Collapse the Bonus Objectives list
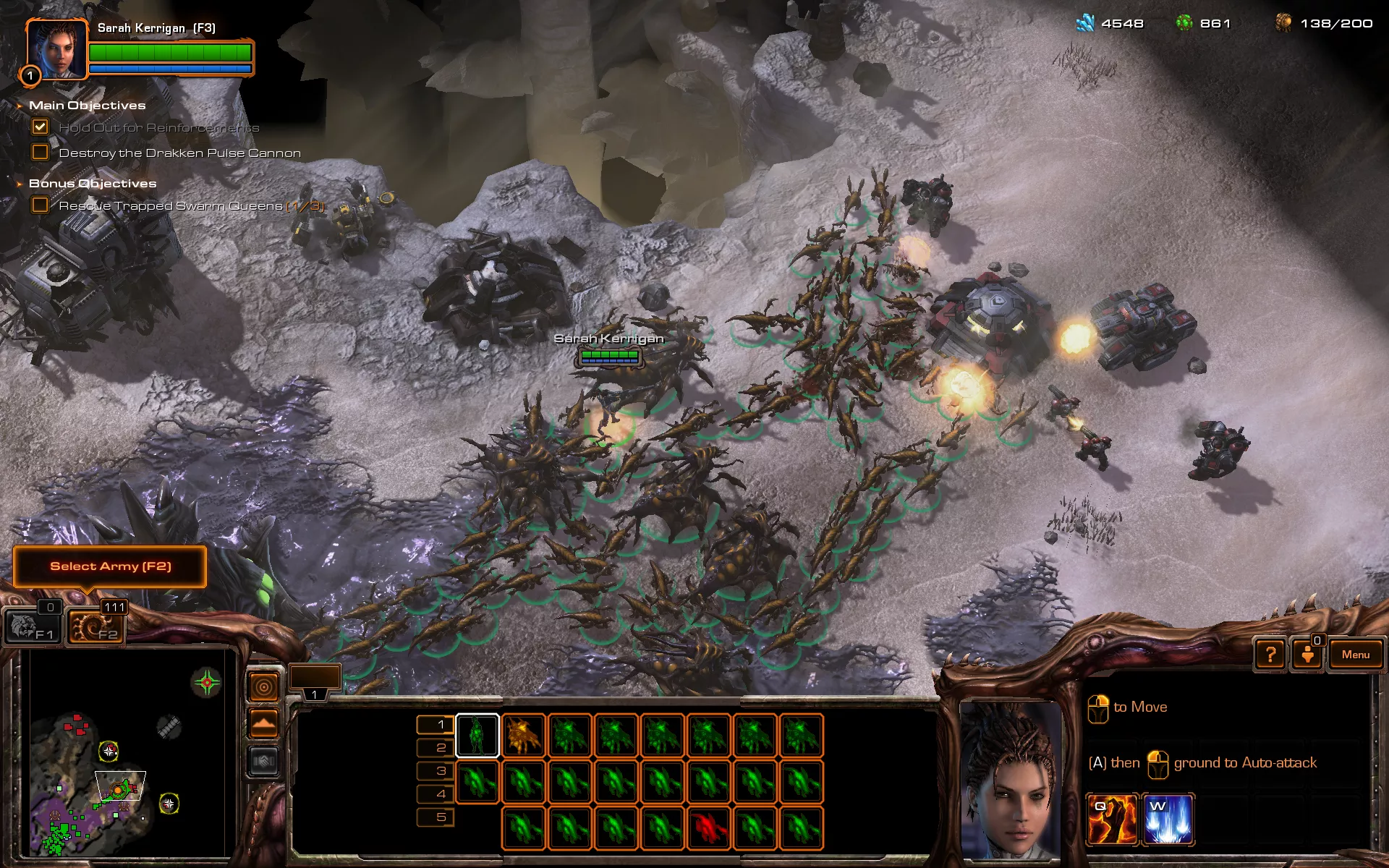 20,184
